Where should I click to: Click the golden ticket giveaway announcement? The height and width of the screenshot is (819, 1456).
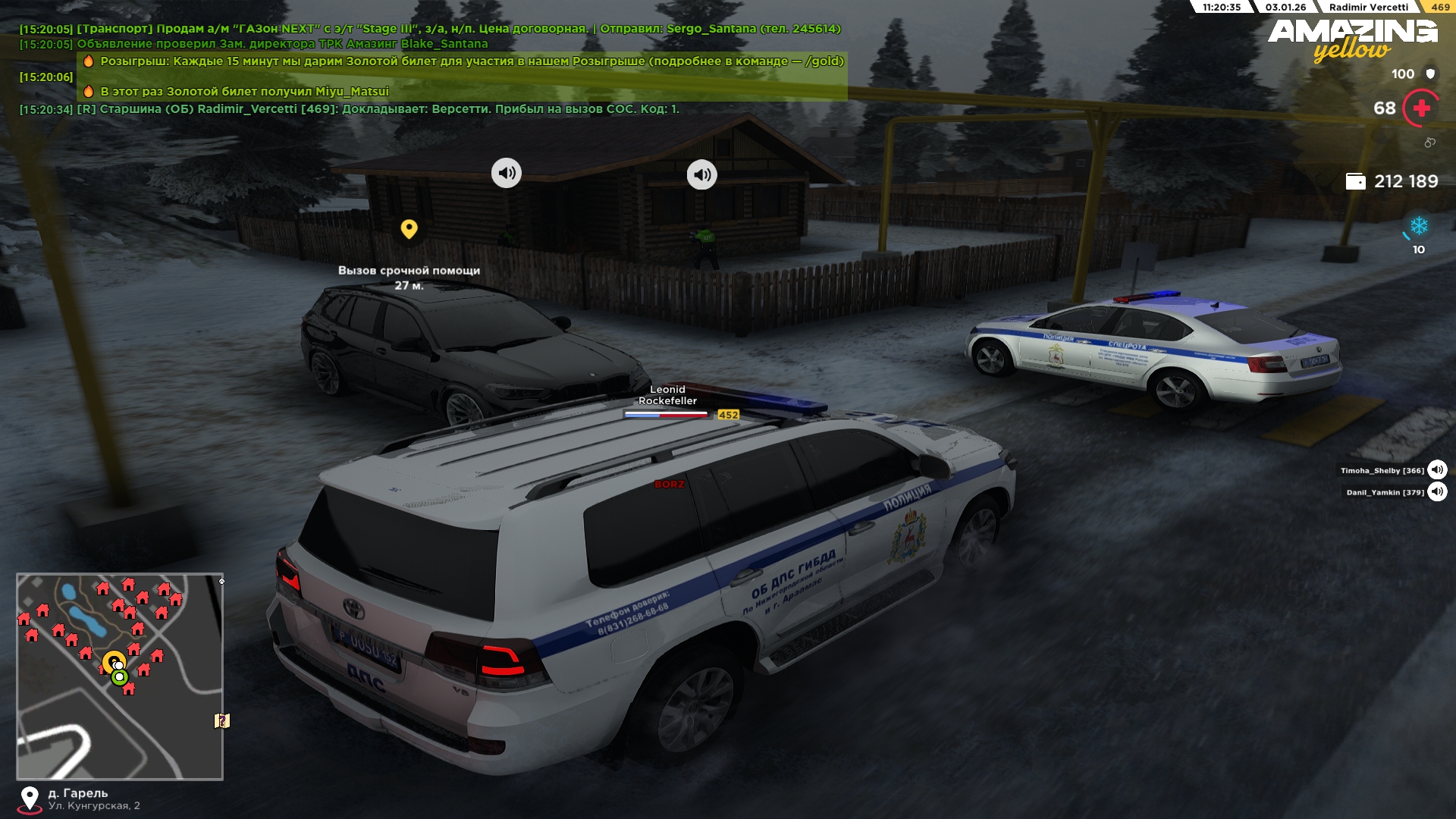pos(472,61)
